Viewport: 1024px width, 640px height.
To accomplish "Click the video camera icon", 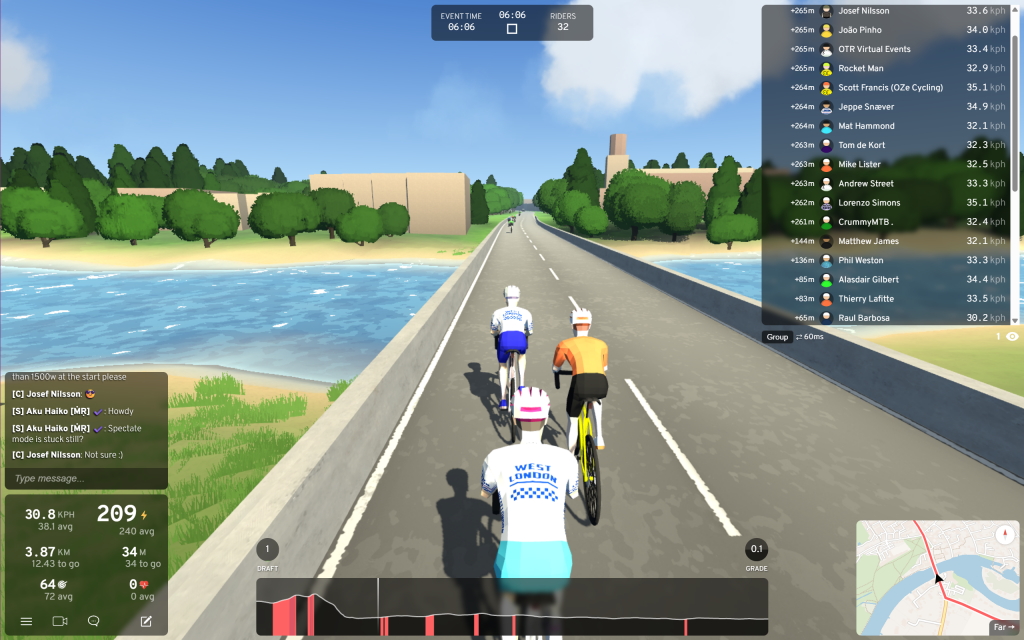I will point(60,621).
